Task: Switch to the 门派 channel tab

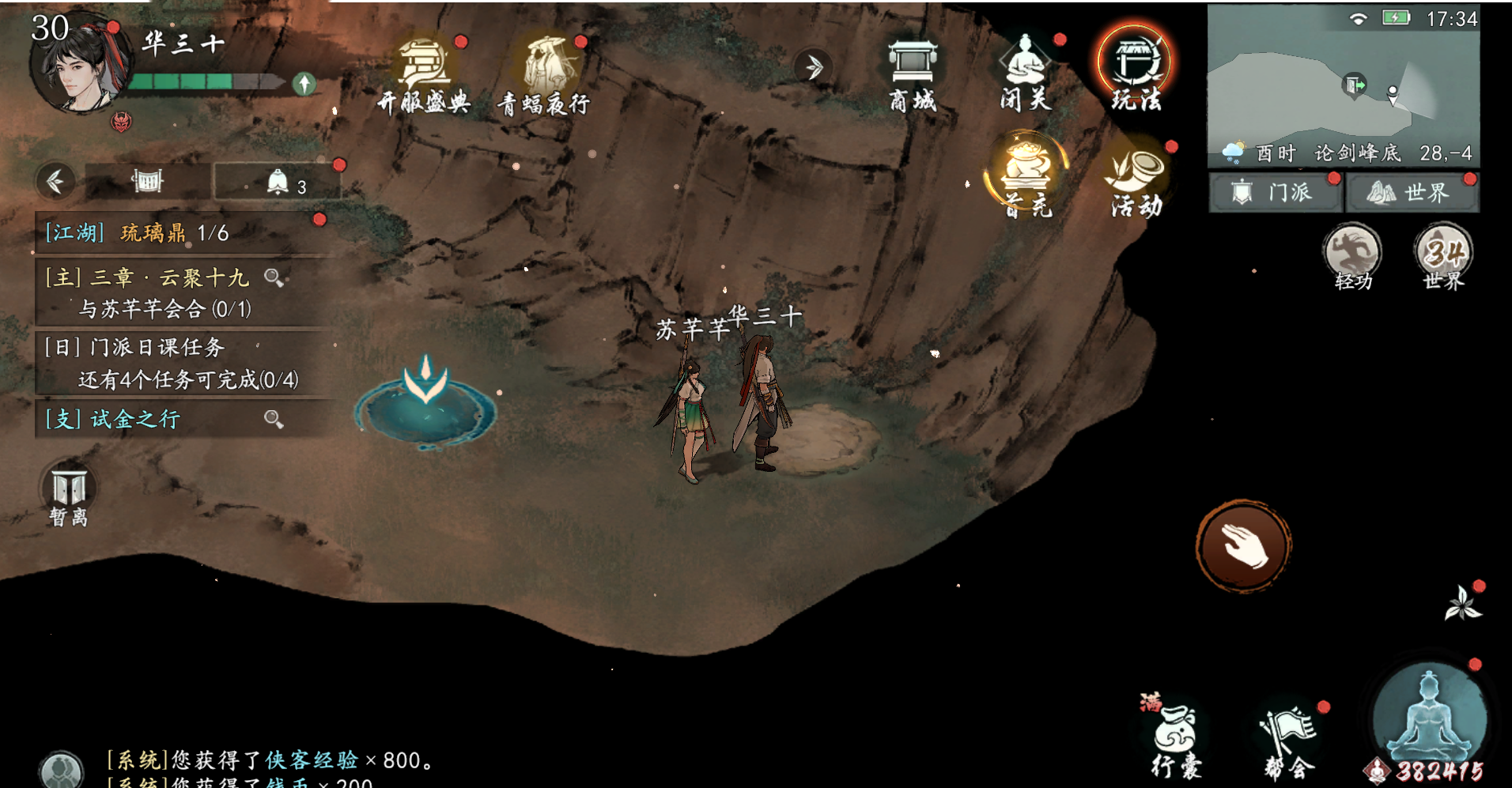Action: tap(1274, 192)
